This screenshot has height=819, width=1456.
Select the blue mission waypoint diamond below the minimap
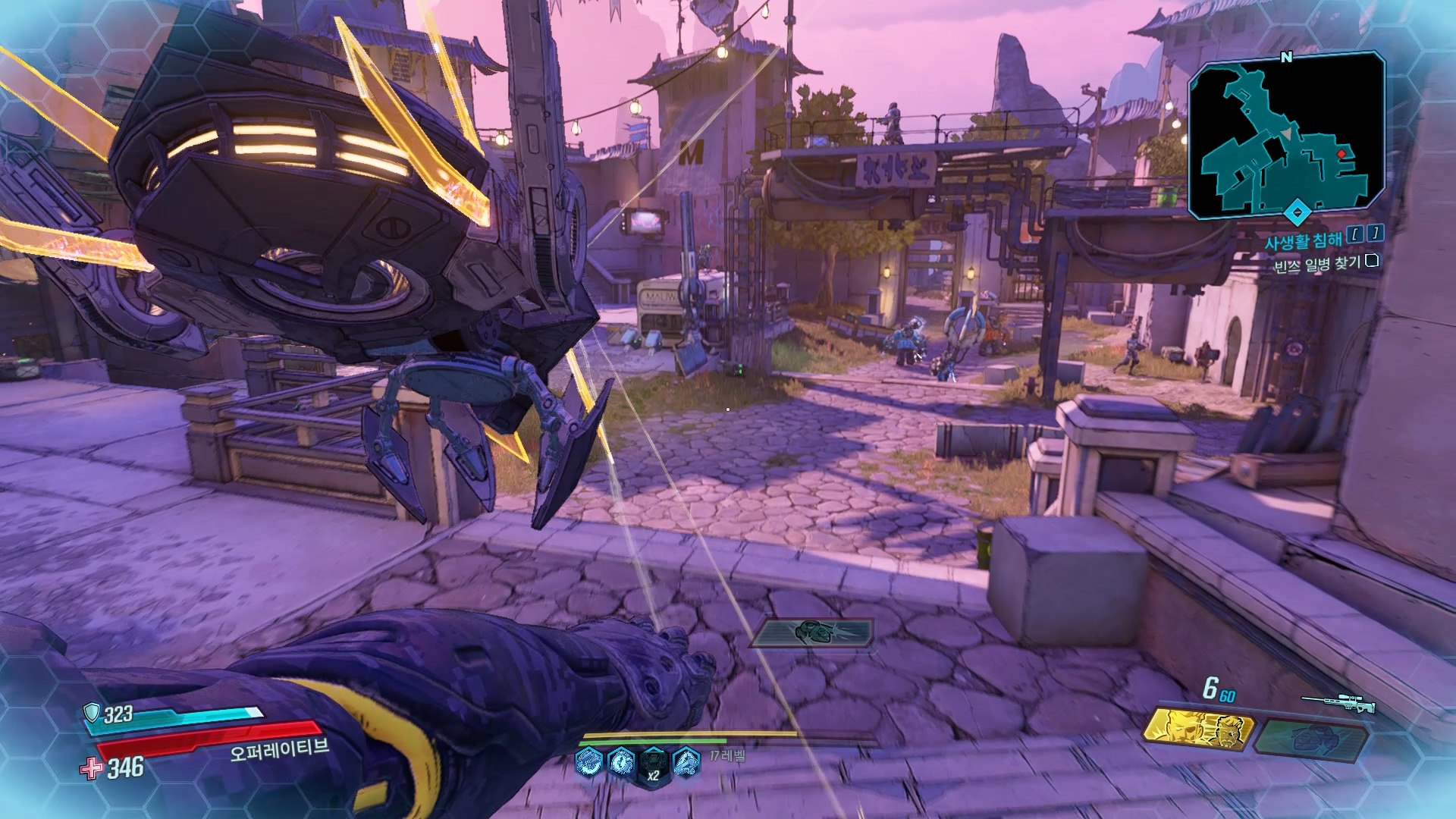pyautogui.click(x=1297, y=212)
